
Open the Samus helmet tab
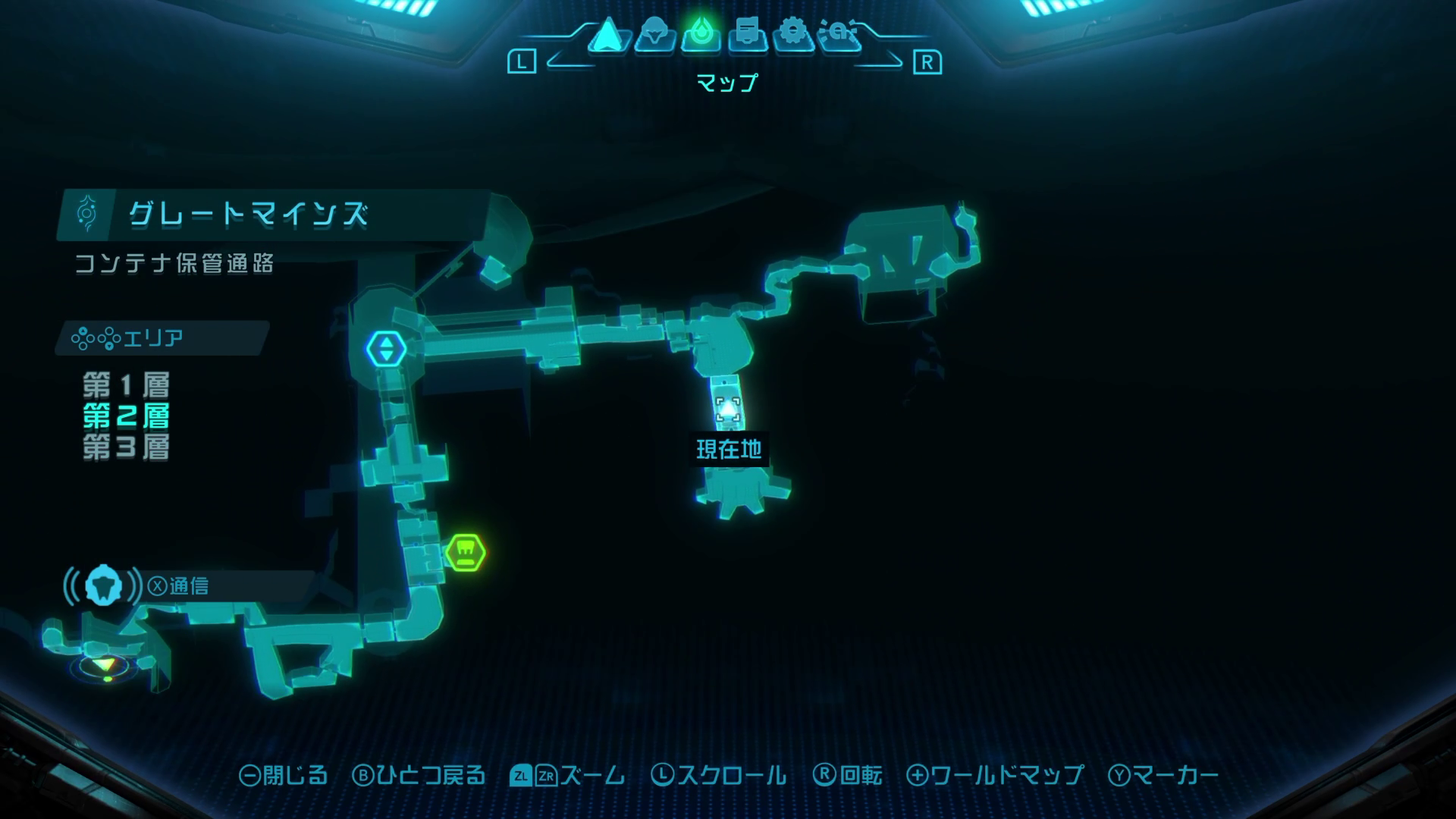click(654, 35)
